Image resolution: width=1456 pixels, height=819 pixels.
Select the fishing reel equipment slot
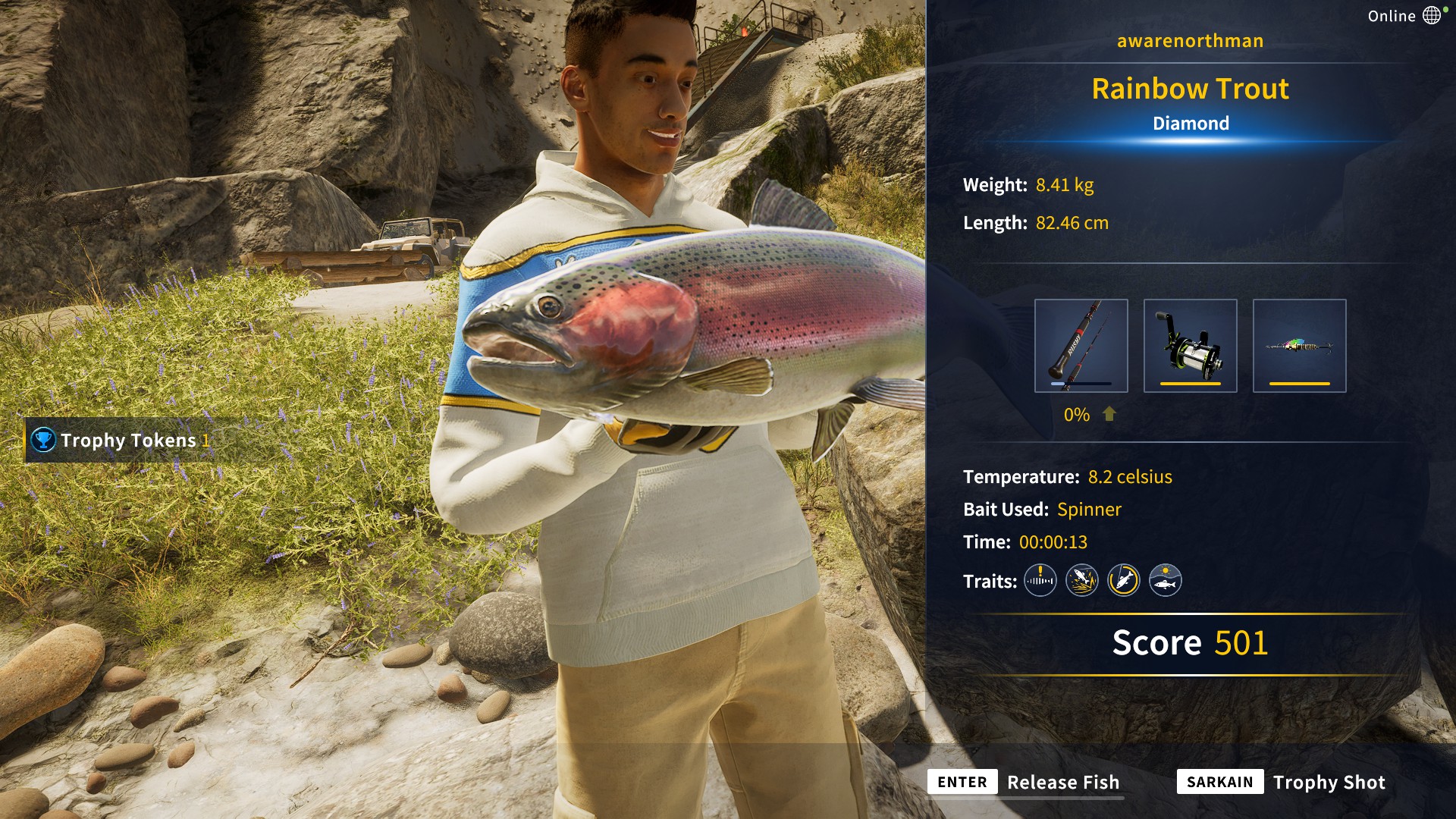1190,346
